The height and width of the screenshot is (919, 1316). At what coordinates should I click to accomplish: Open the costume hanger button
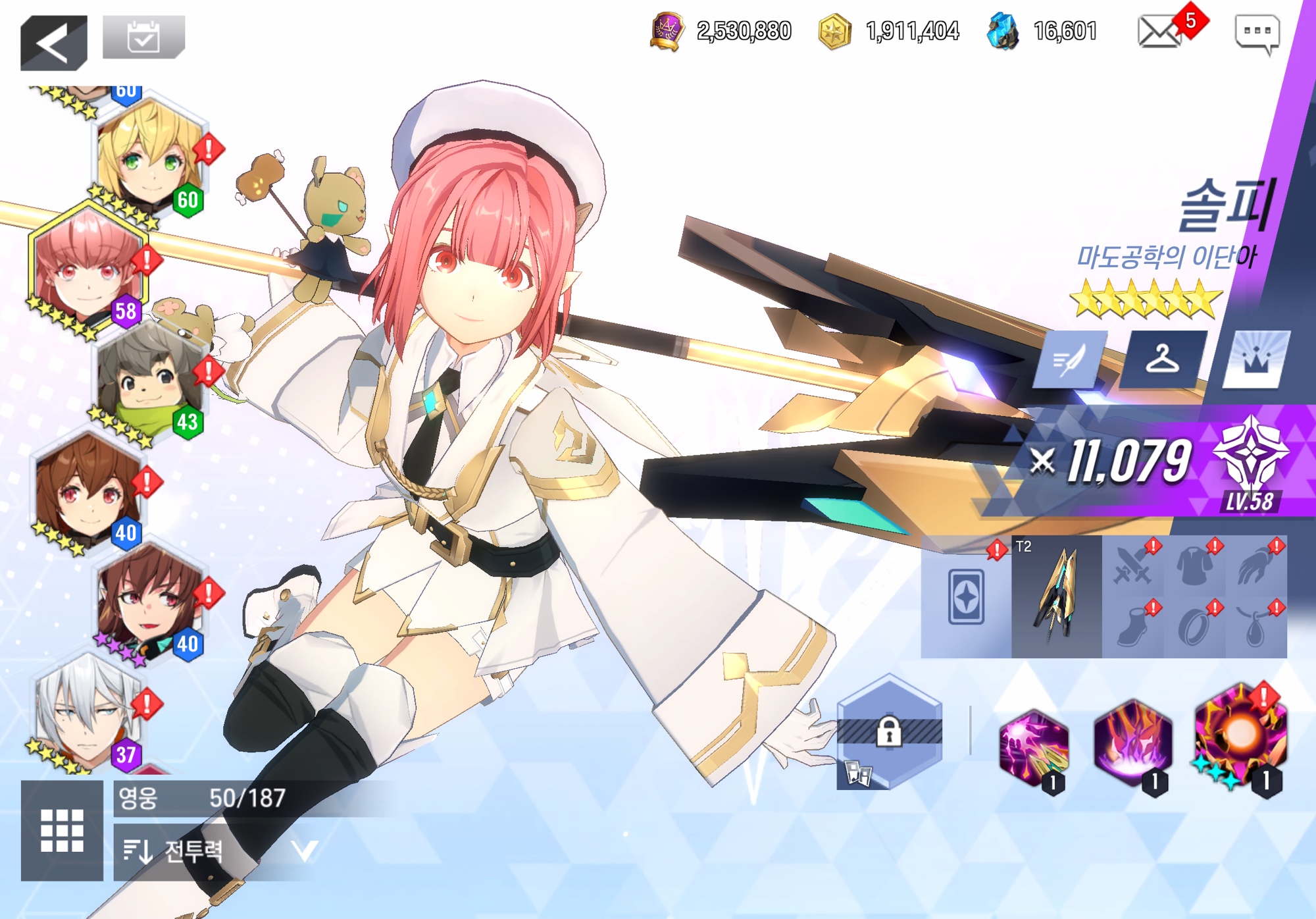tap(1163, 360)
